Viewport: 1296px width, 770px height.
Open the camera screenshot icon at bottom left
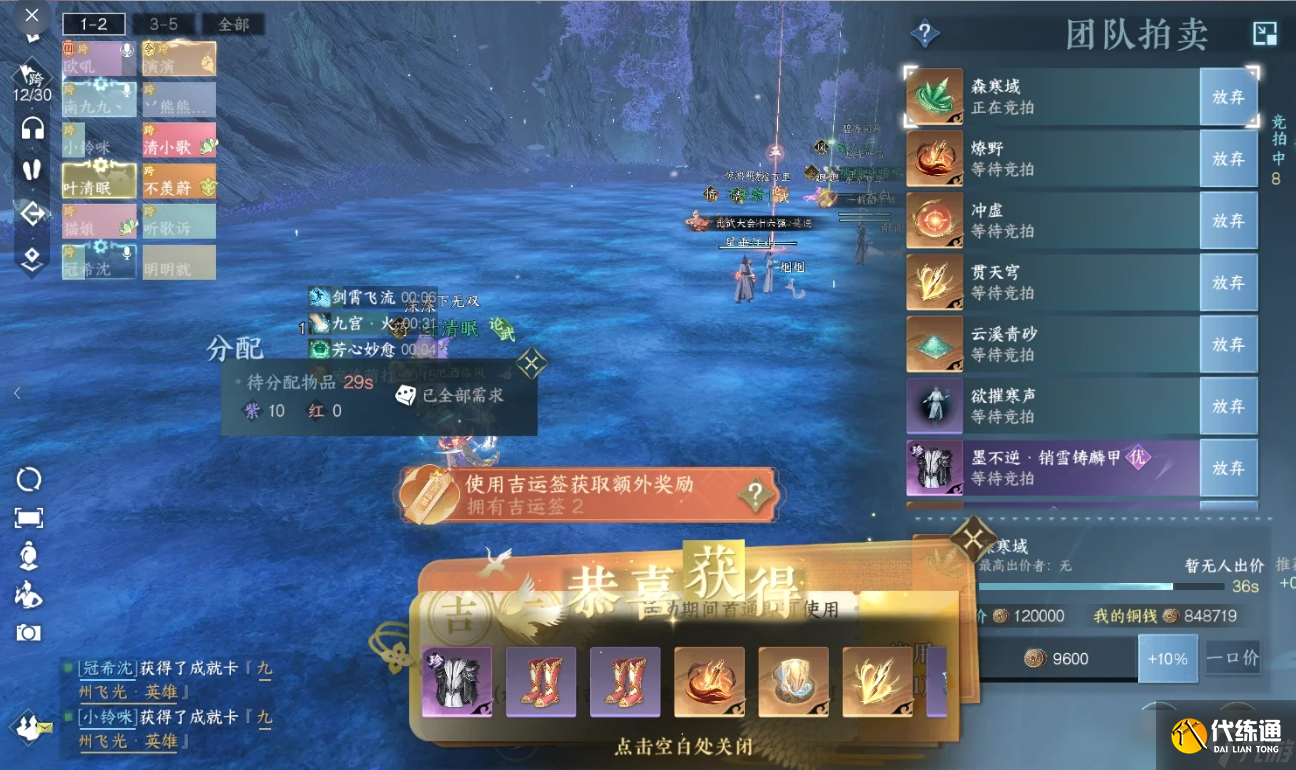tap(29, 633)
